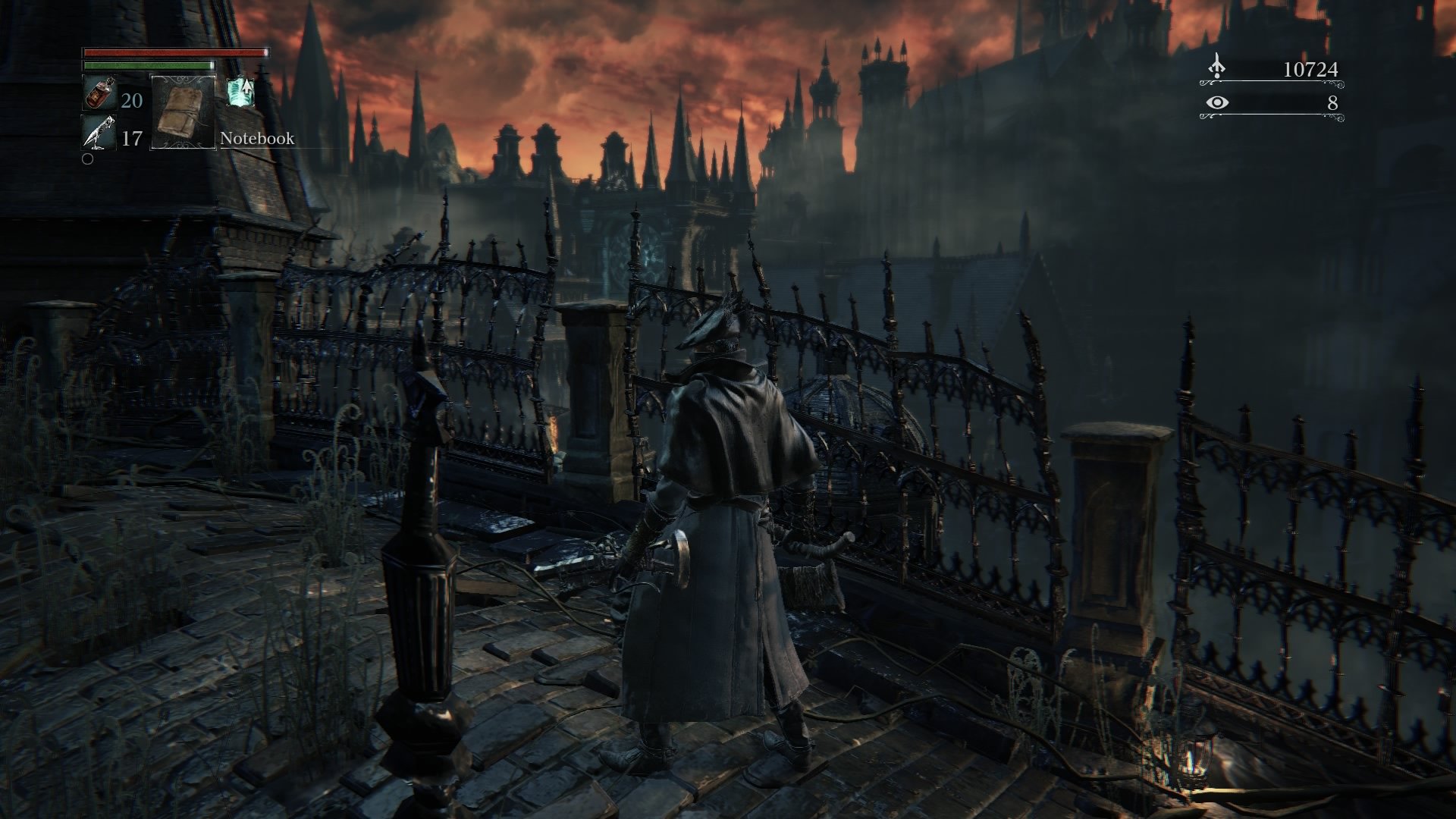The height and width of the screenshot is (819, 1456).
Task: Click the Blood Echoes sword icon
Action: [1217, 64]
